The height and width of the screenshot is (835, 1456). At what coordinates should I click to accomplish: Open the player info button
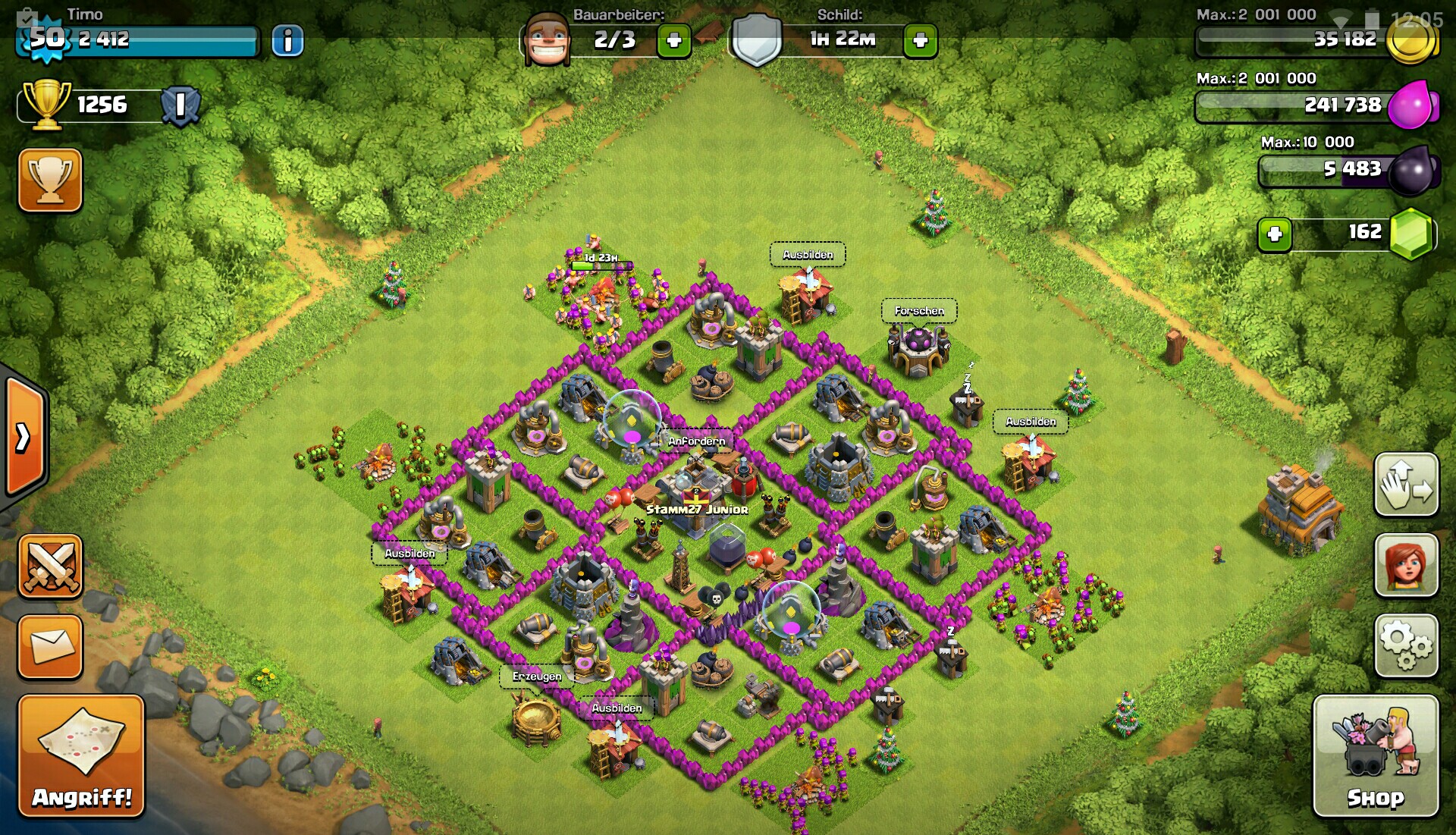tap(287, 41)
